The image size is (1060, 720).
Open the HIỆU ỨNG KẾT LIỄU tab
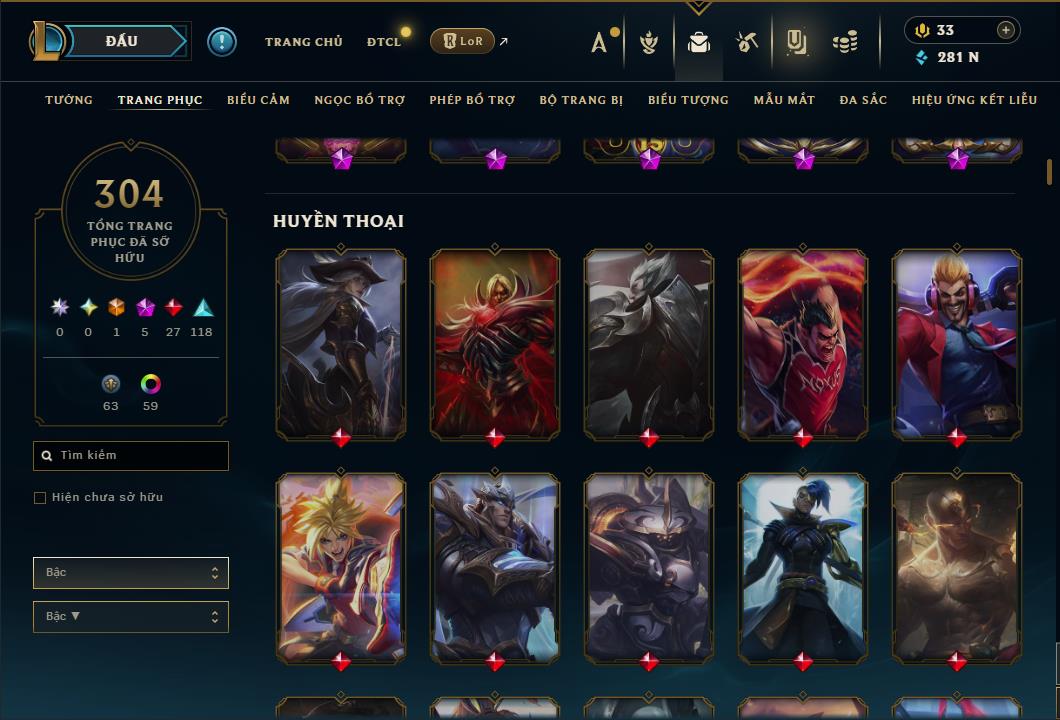(974, 100)
